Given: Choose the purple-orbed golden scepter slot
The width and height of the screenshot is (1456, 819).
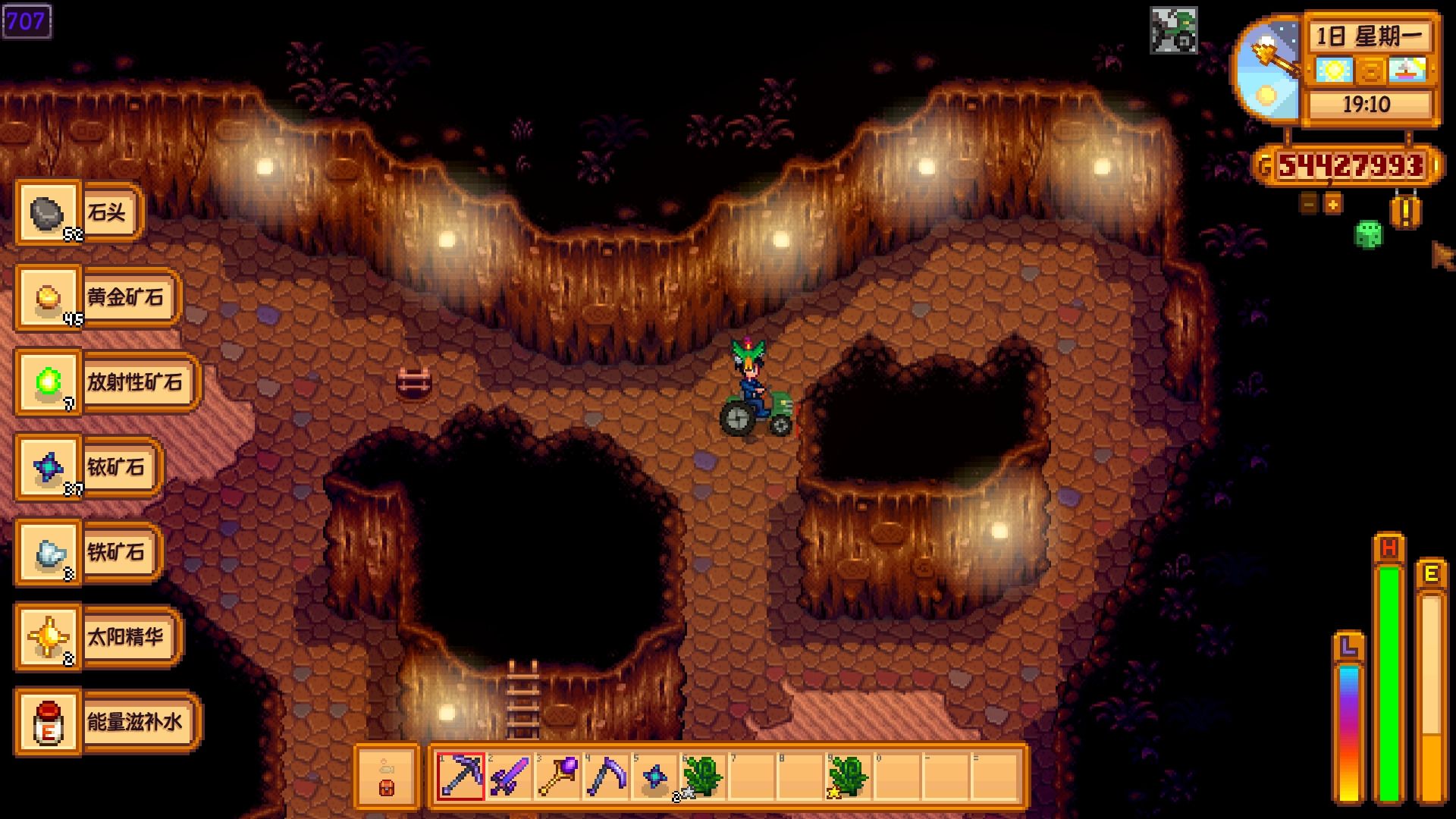Looking at the screenshot, I should 558,776.
